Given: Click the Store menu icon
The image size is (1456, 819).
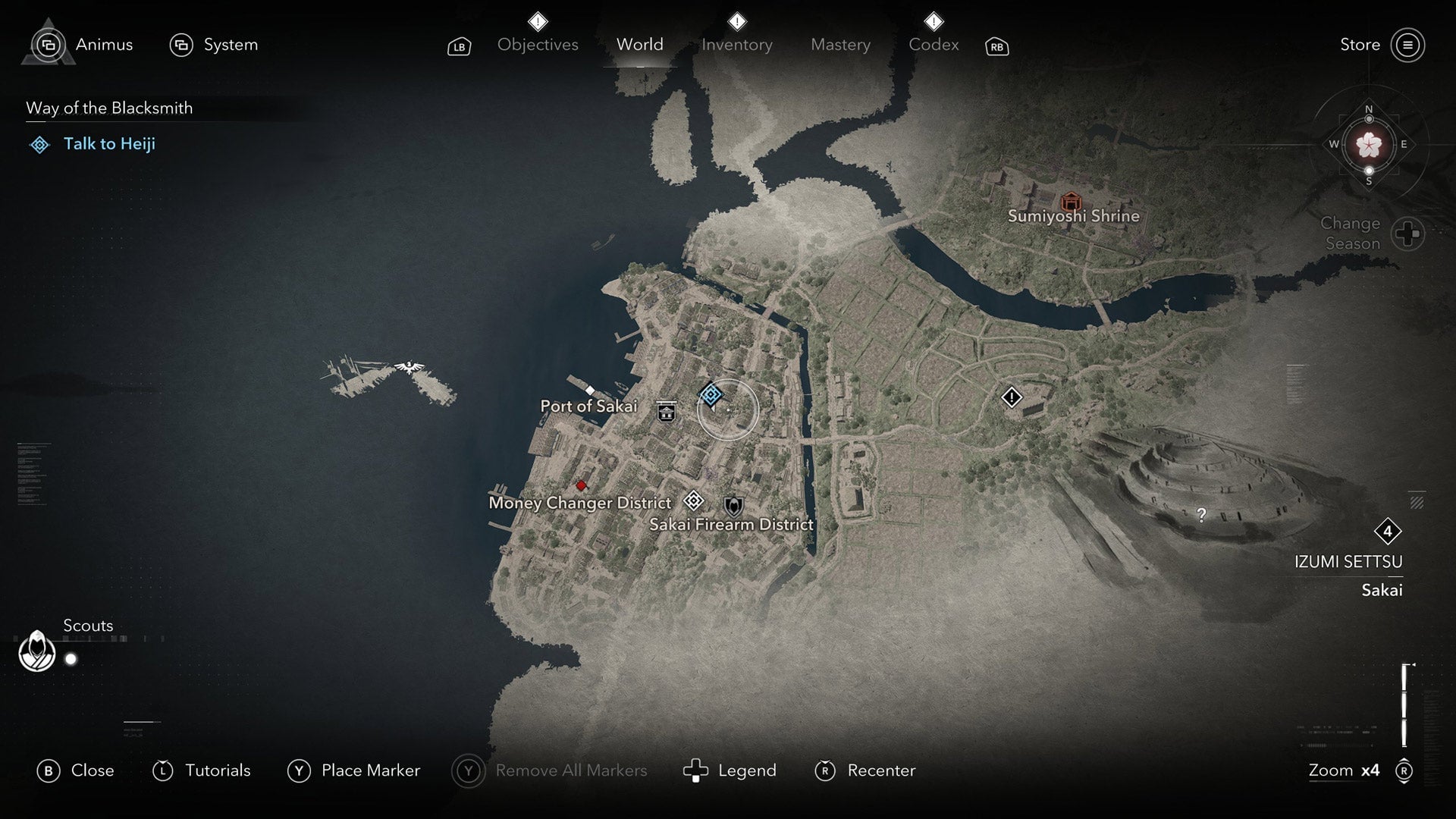Looking at the screenshot, I should [1408, 45].
